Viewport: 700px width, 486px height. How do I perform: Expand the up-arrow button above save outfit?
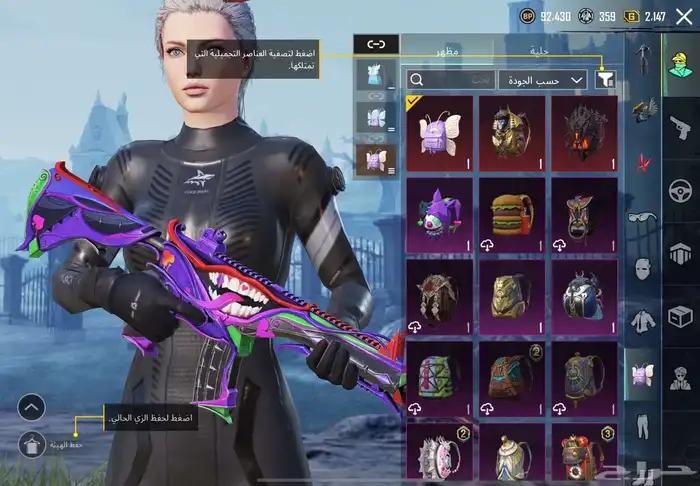pos(32,406)
